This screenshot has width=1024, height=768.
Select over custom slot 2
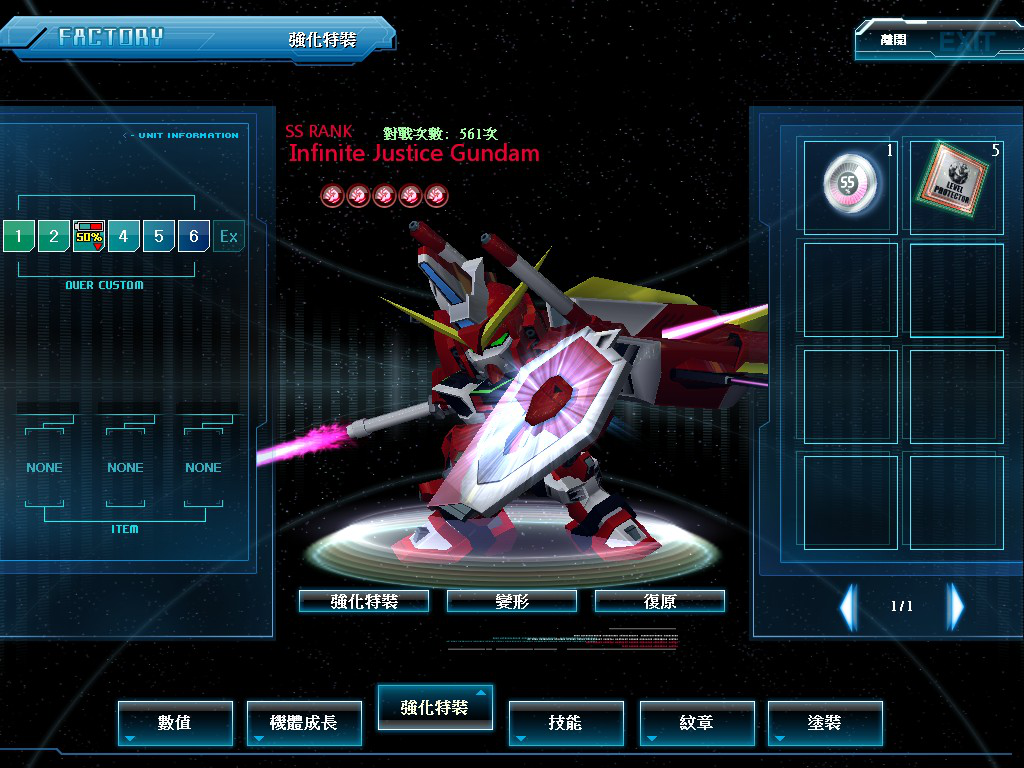pyautogui.click(x=53, y=237)
